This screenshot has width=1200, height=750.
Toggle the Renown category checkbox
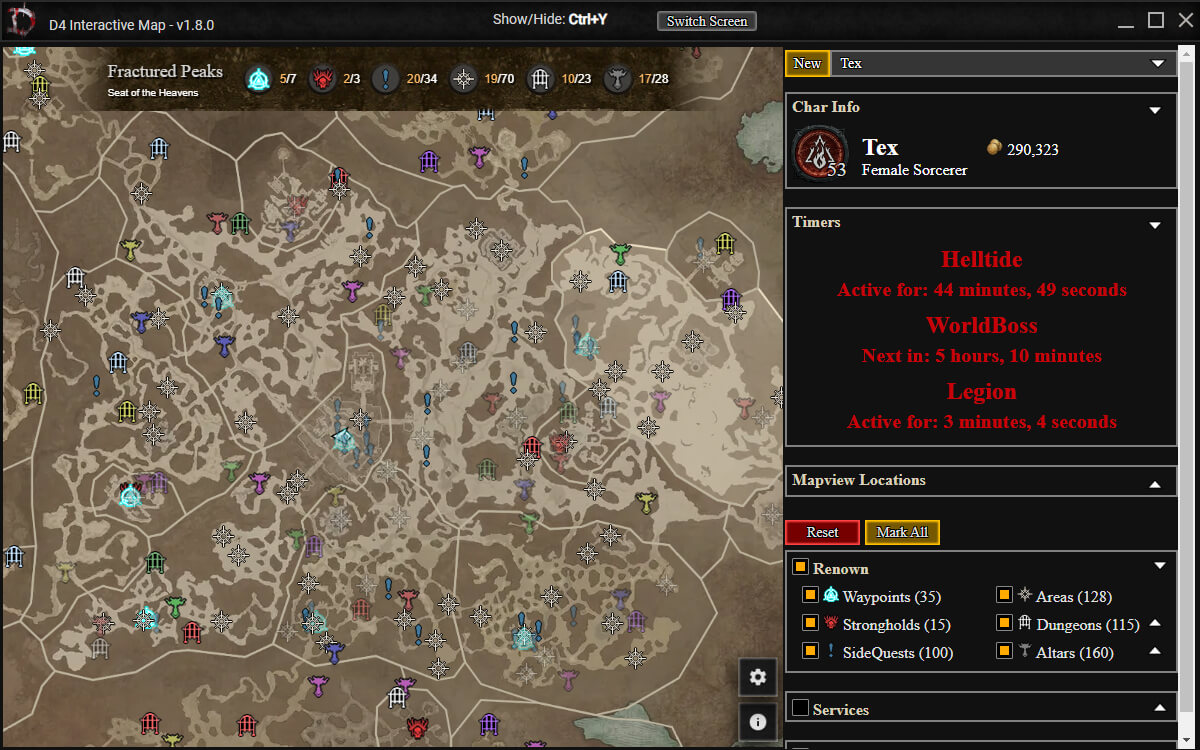[800, 568]
